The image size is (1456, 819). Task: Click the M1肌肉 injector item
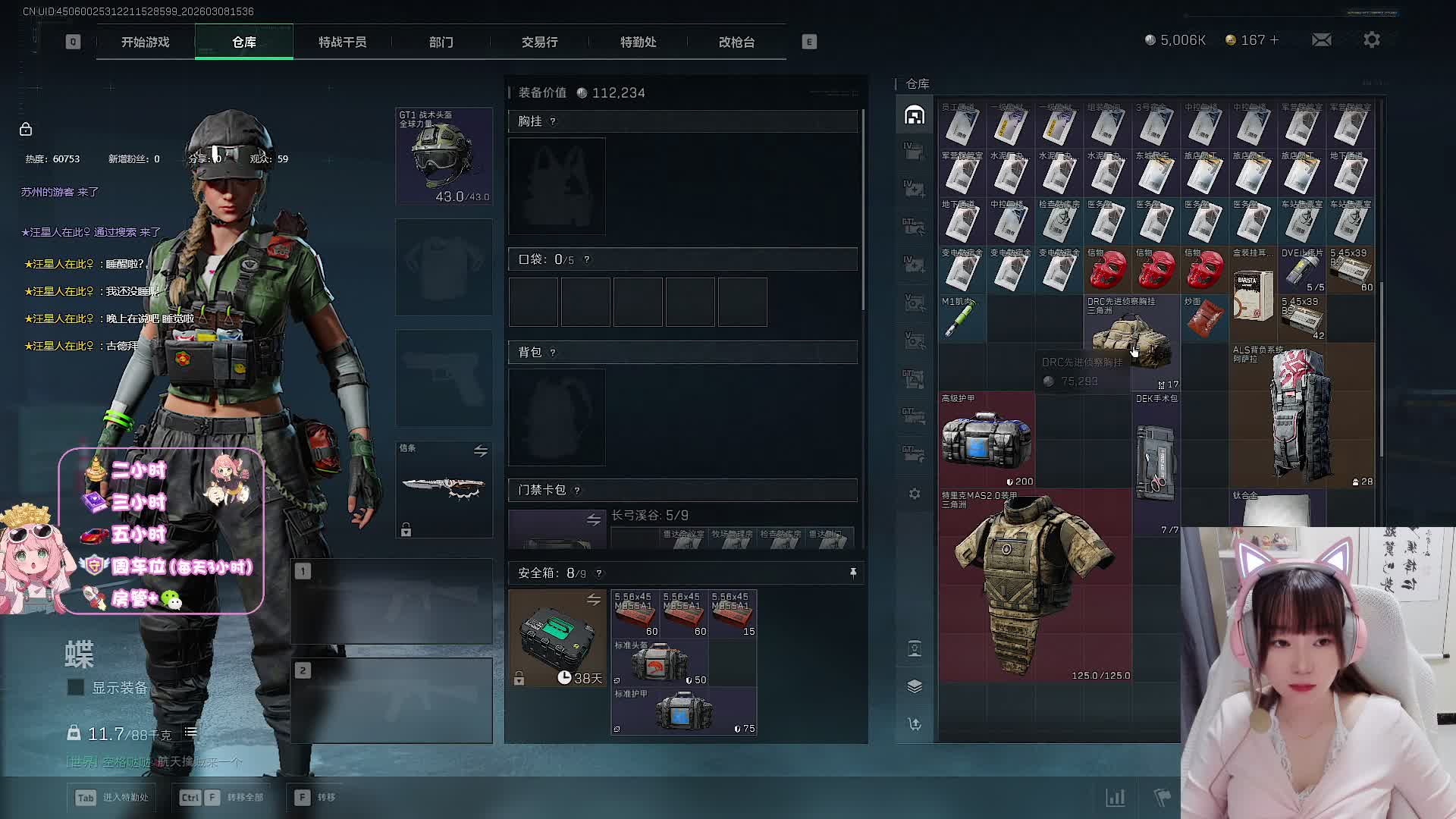(x=962, y=318)
